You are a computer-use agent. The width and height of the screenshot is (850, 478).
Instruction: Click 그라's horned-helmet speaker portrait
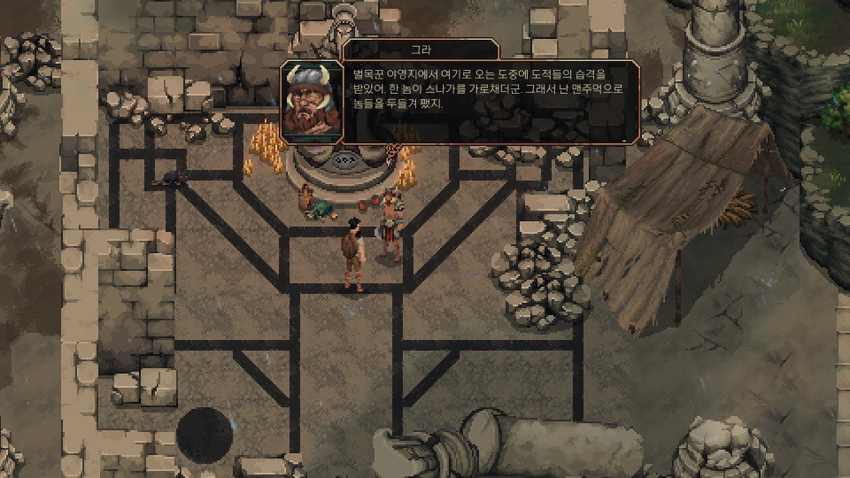pyautogui.click(x=310, y=102)
